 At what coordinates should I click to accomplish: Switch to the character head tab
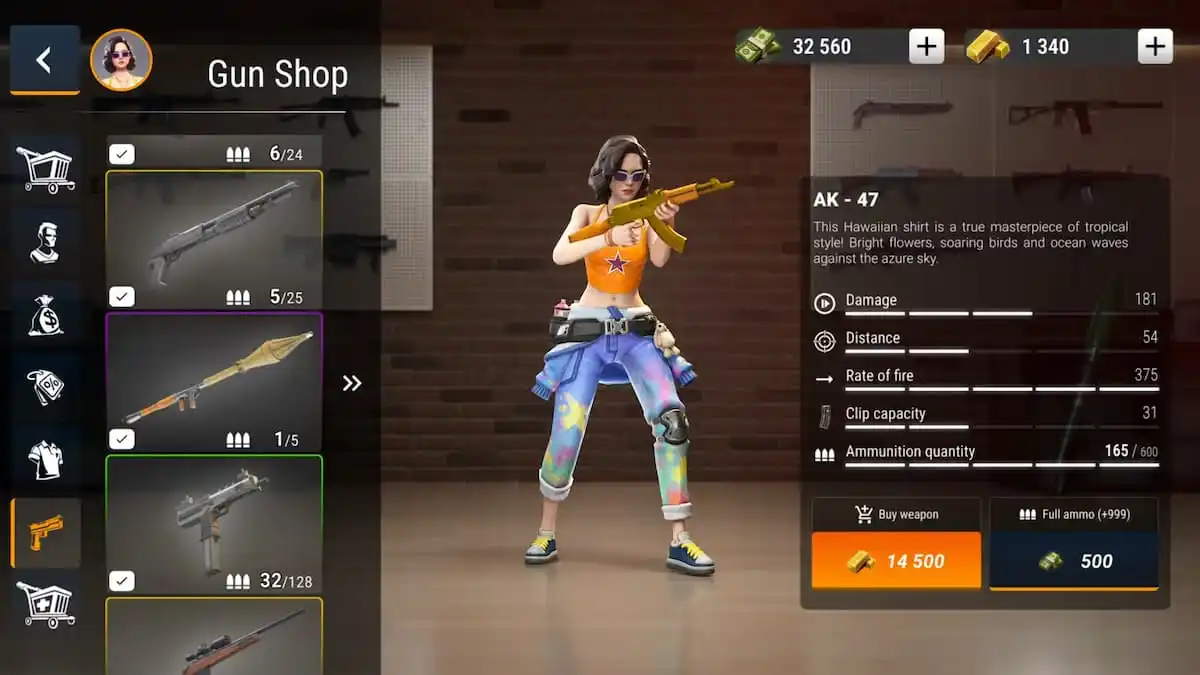coord(45,241)
